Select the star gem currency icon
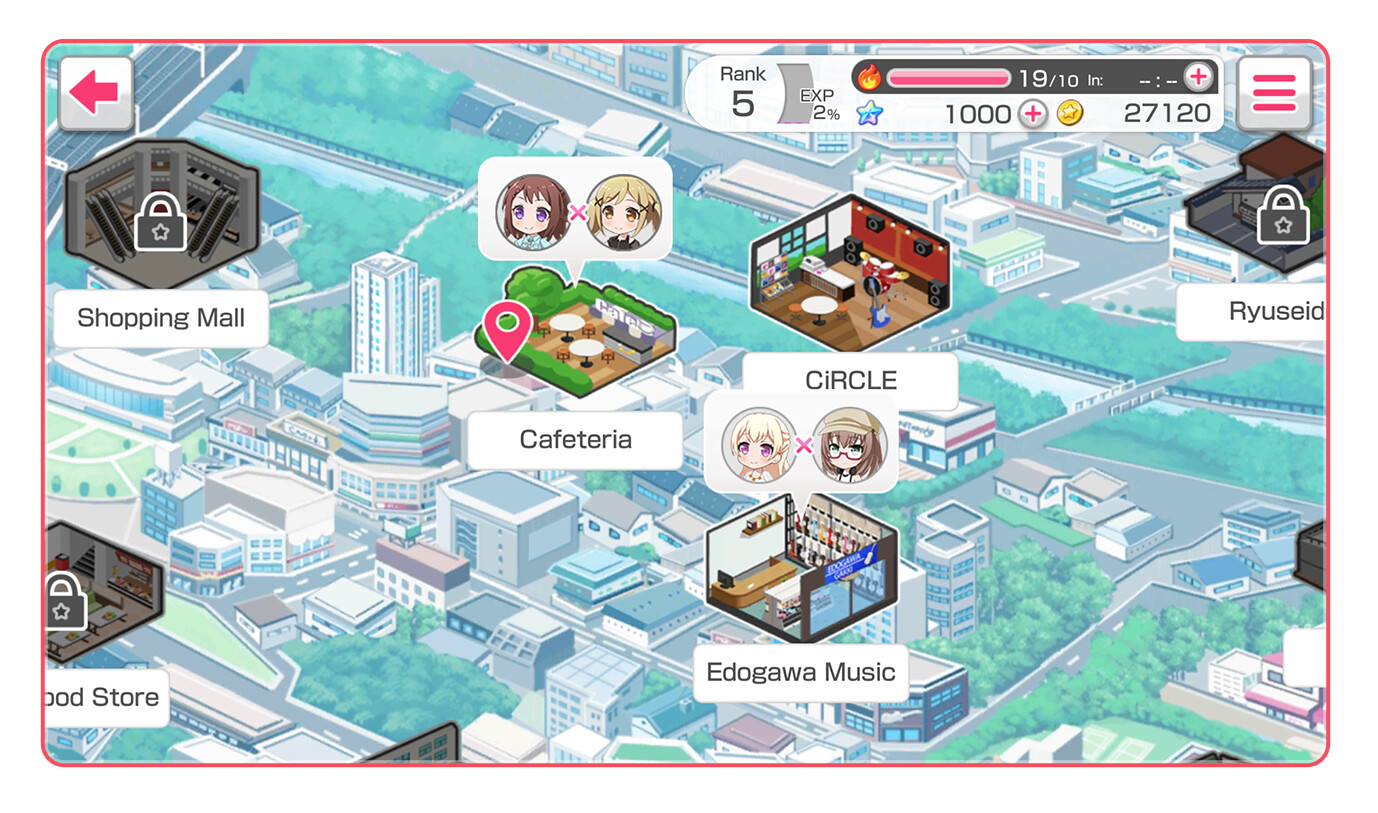Screen dimensions: 1378x813 (x=869, y=114)
